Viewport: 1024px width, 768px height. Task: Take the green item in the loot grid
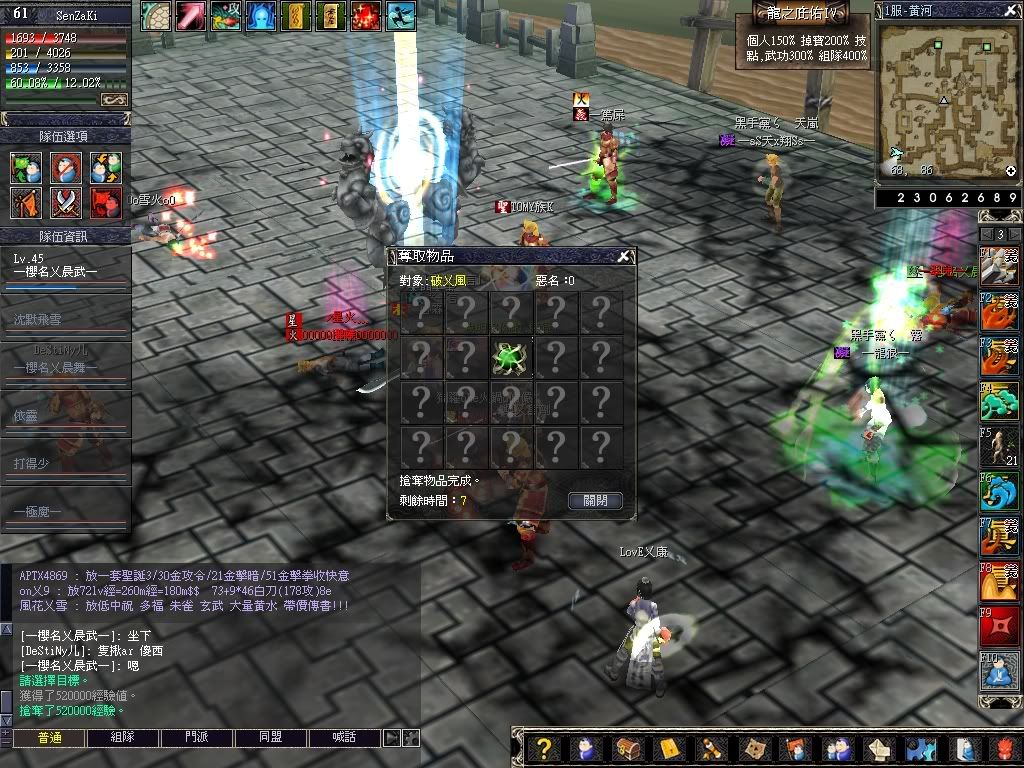[x=510, y=357]
